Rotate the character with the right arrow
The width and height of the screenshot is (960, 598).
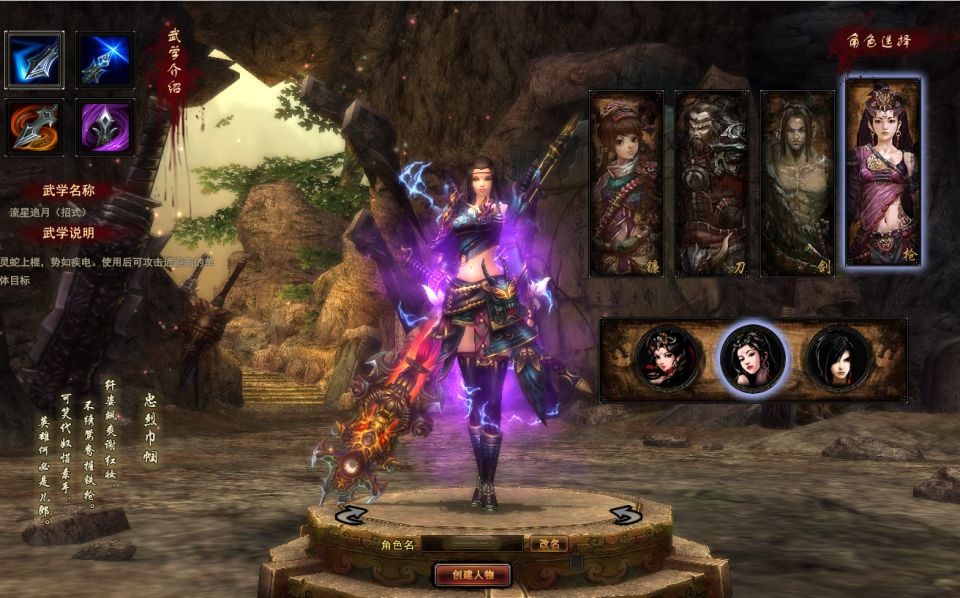[x=626, y=515]
